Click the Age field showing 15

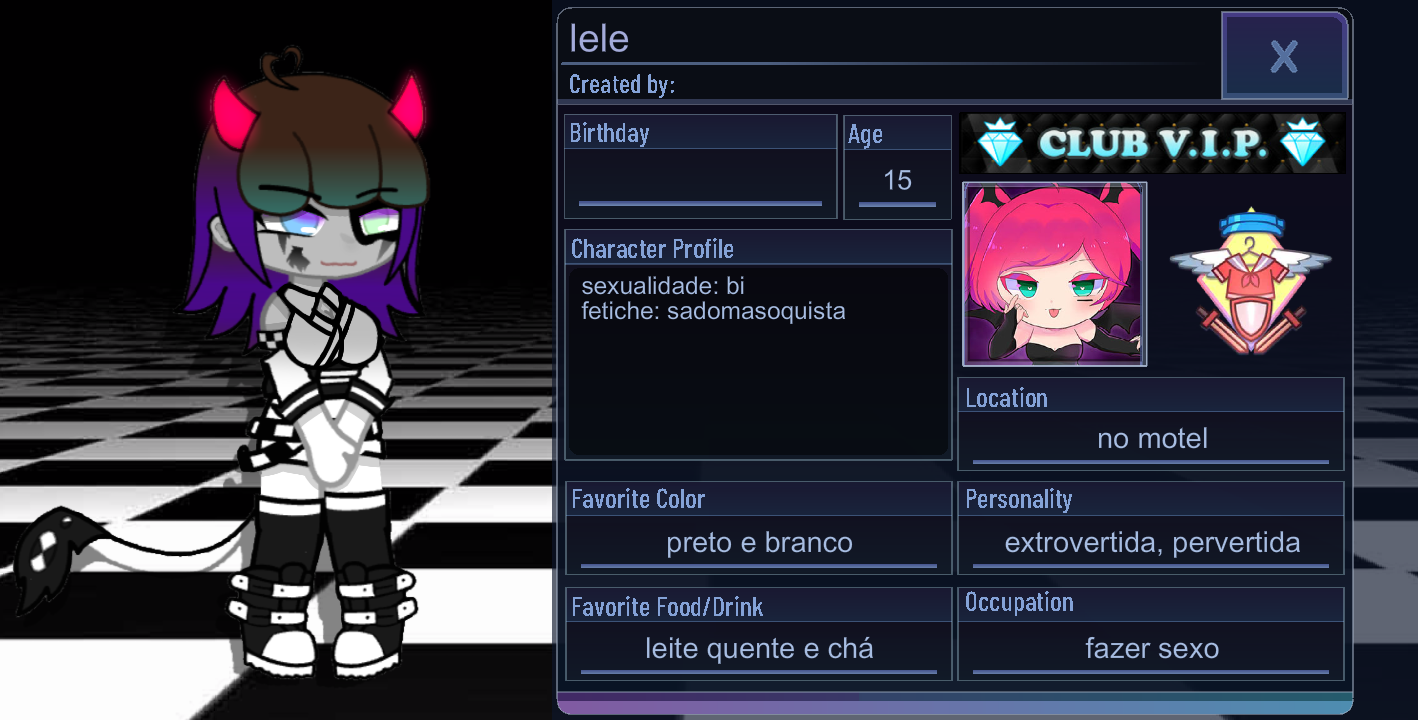point(897,181)
